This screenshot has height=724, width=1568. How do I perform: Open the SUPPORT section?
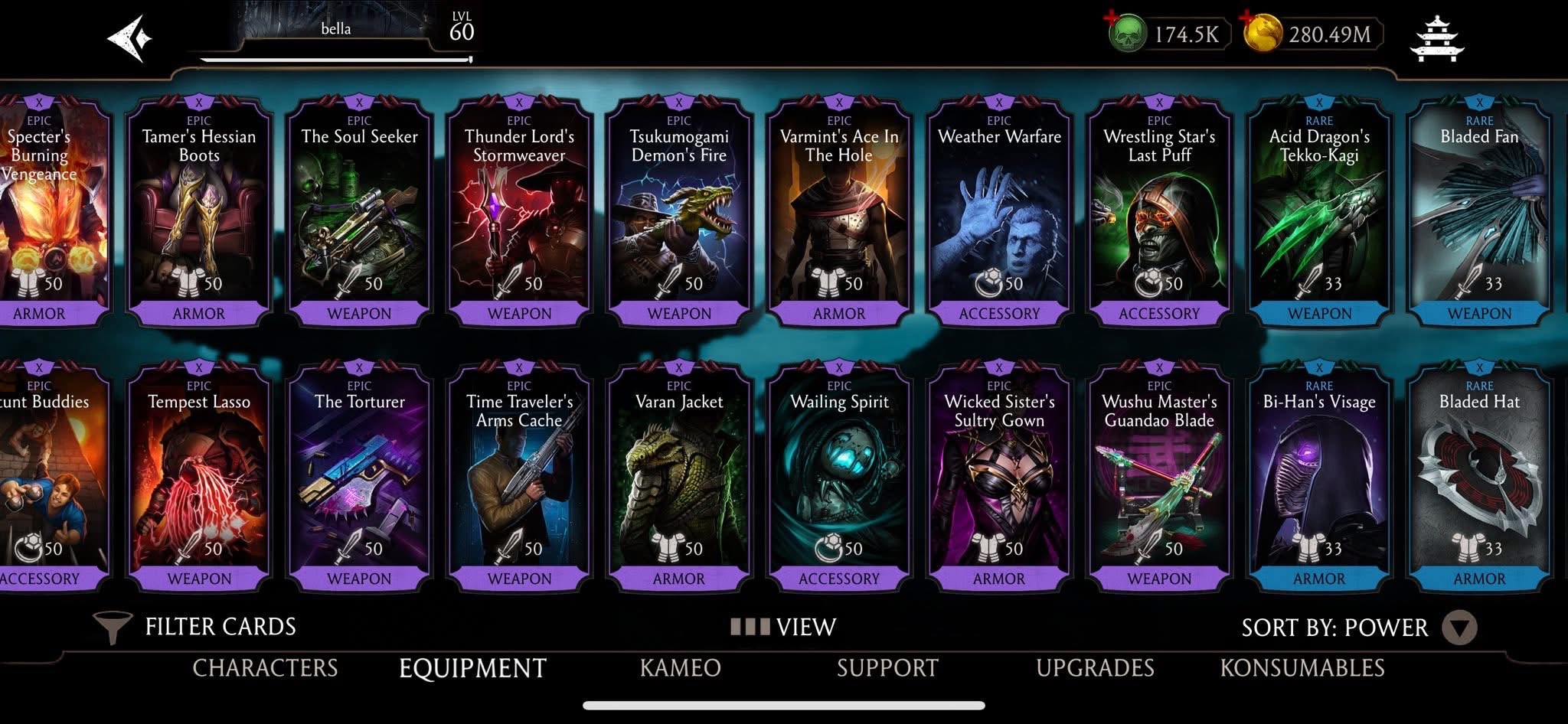888,667
